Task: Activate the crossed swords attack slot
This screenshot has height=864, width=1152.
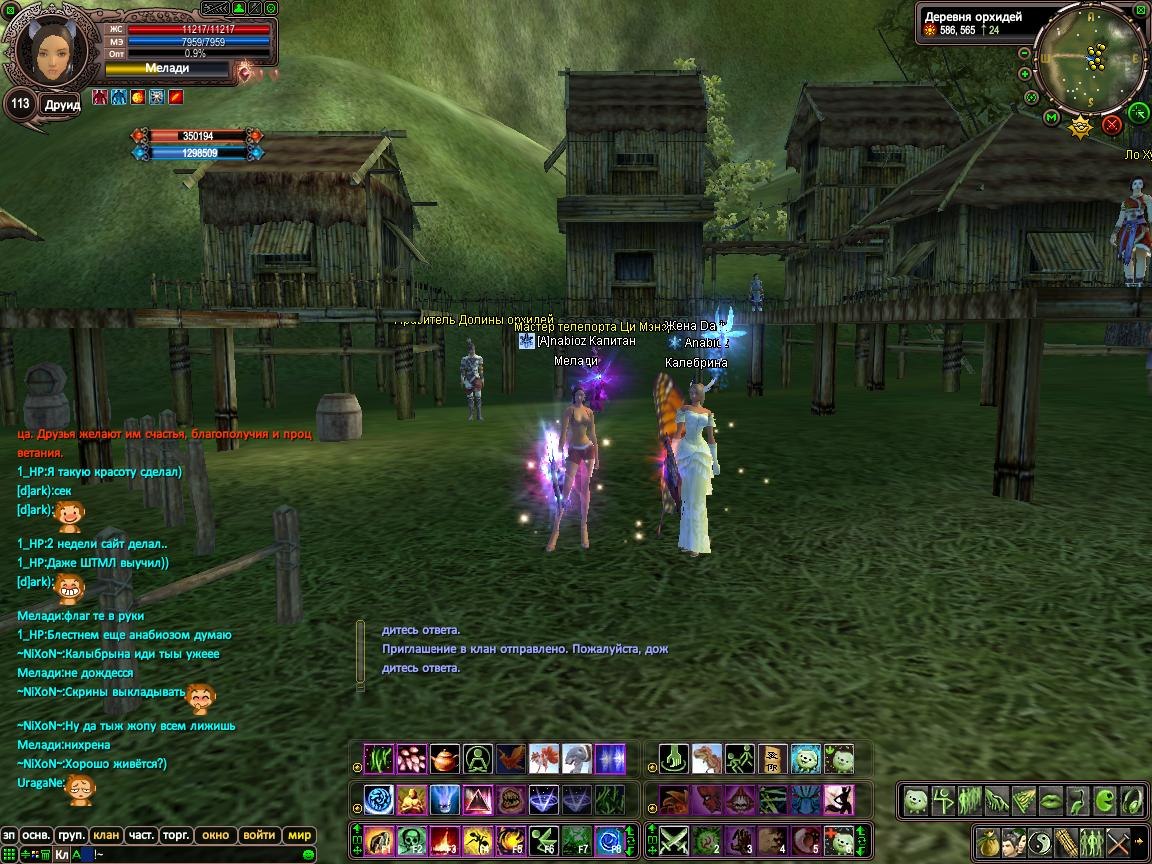Action: click(x=674, y=840)
